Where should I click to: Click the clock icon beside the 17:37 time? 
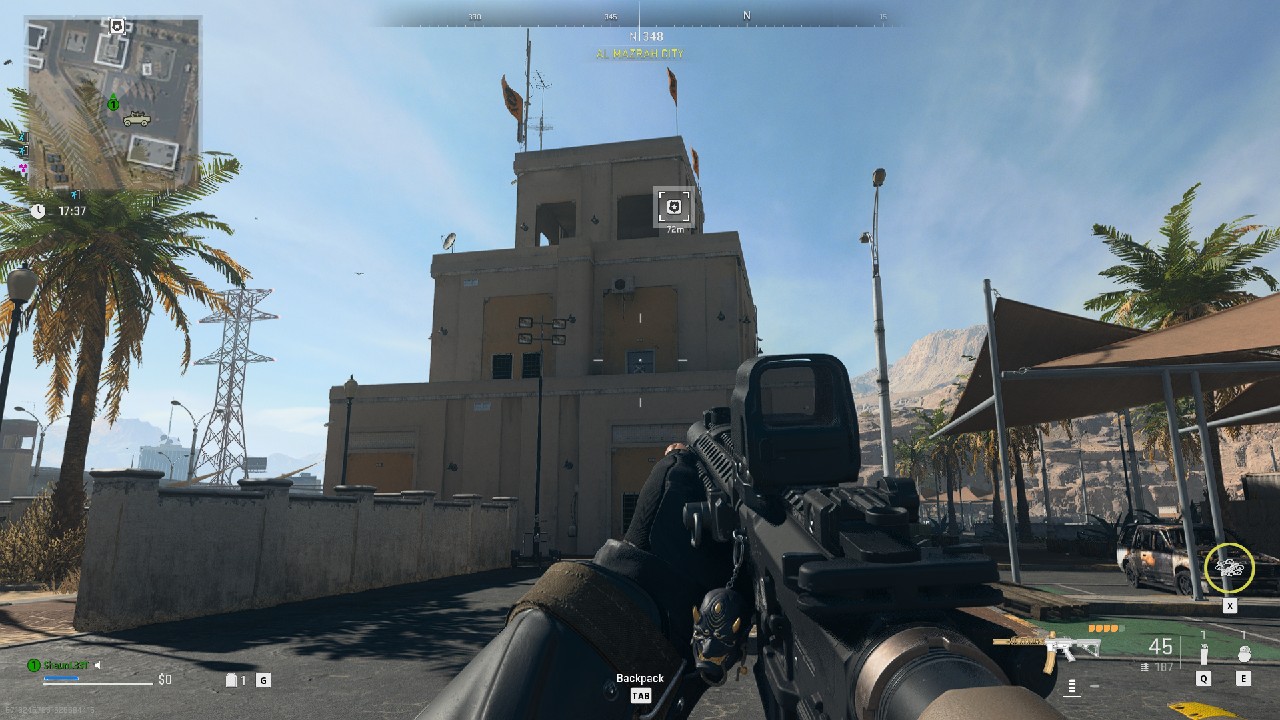click(37, 209)
